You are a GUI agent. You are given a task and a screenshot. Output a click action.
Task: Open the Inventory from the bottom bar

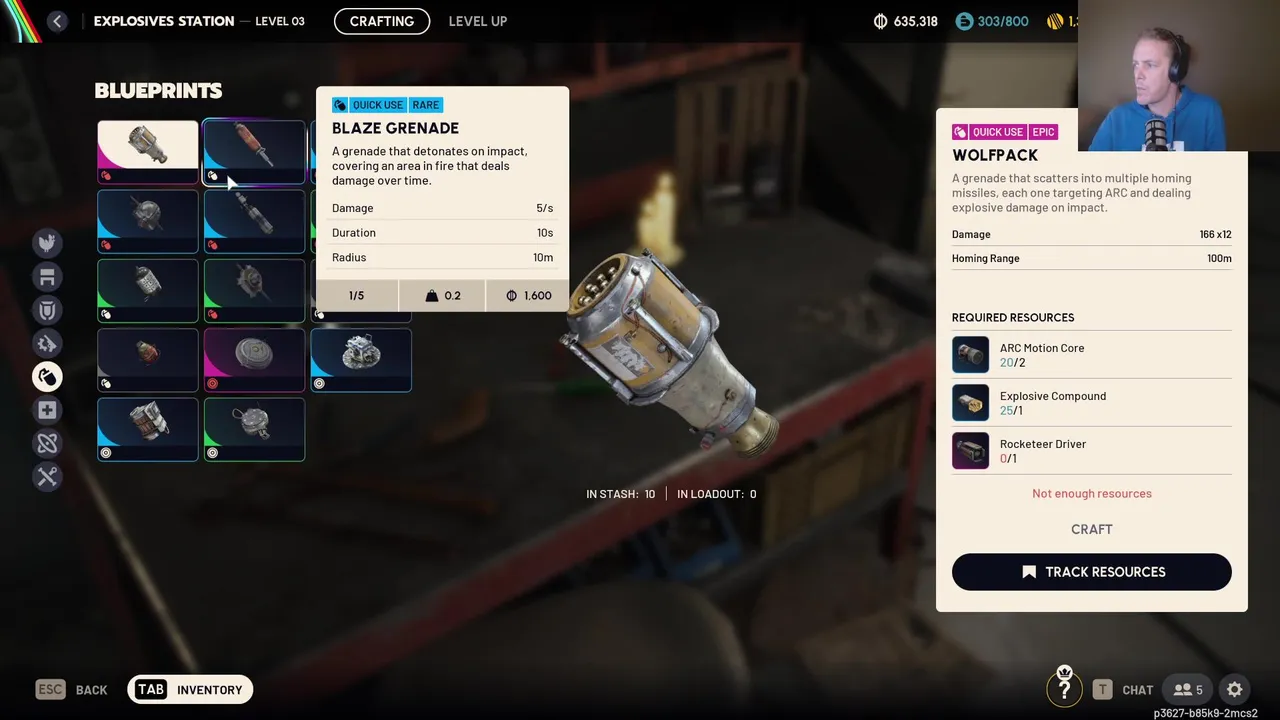click(x=190, y=689)
